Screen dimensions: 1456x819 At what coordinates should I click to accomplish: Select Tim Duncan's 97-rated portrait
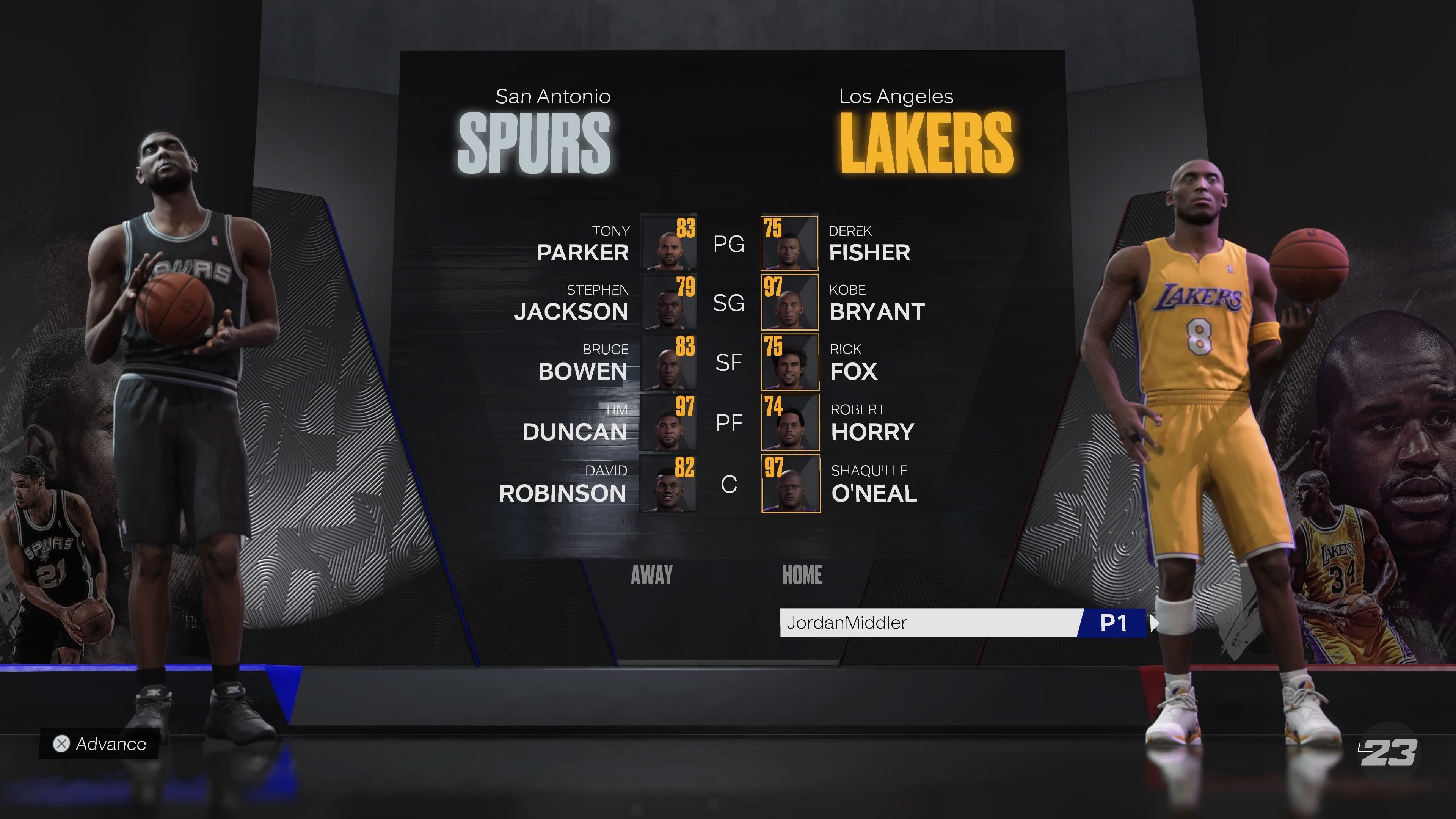668,423
